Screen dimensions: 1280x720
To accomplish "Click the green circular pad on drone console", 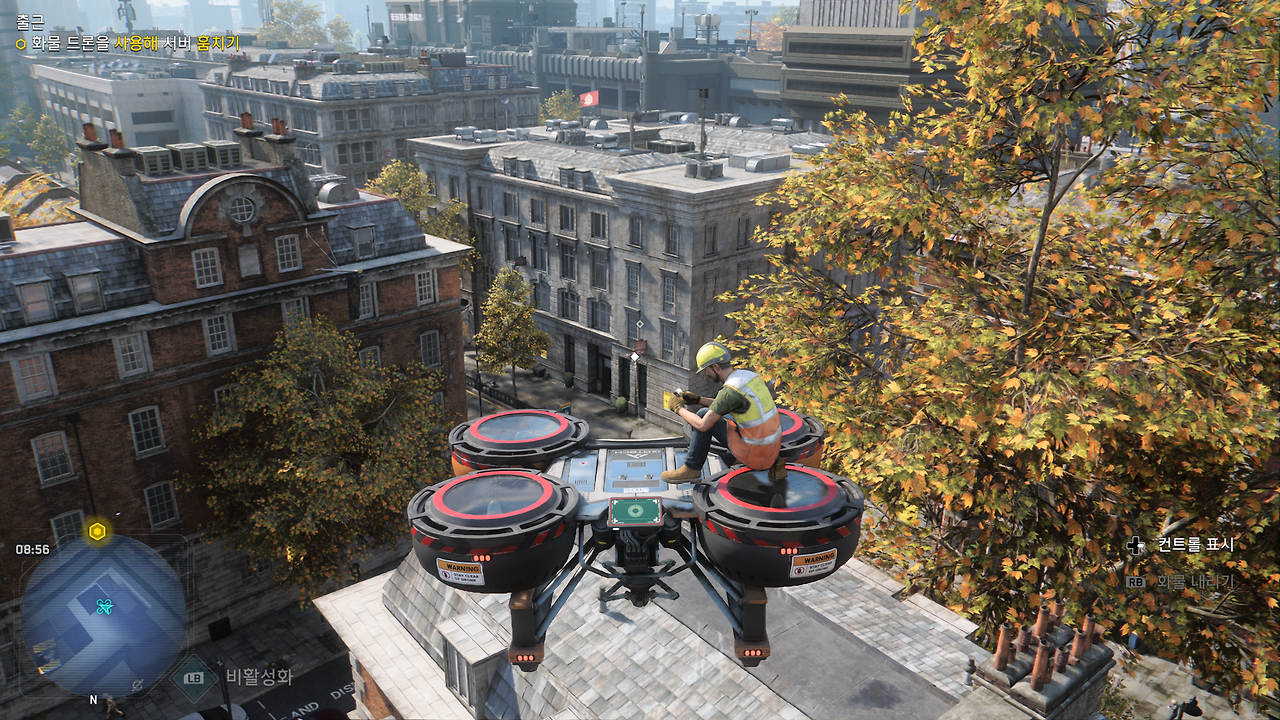I will pos(634,512).
